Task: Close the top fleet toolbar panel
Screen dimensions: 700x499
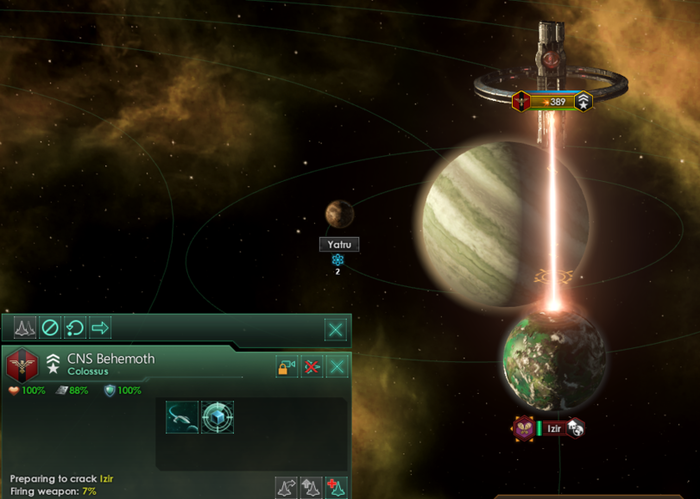Action: point(337,329)
